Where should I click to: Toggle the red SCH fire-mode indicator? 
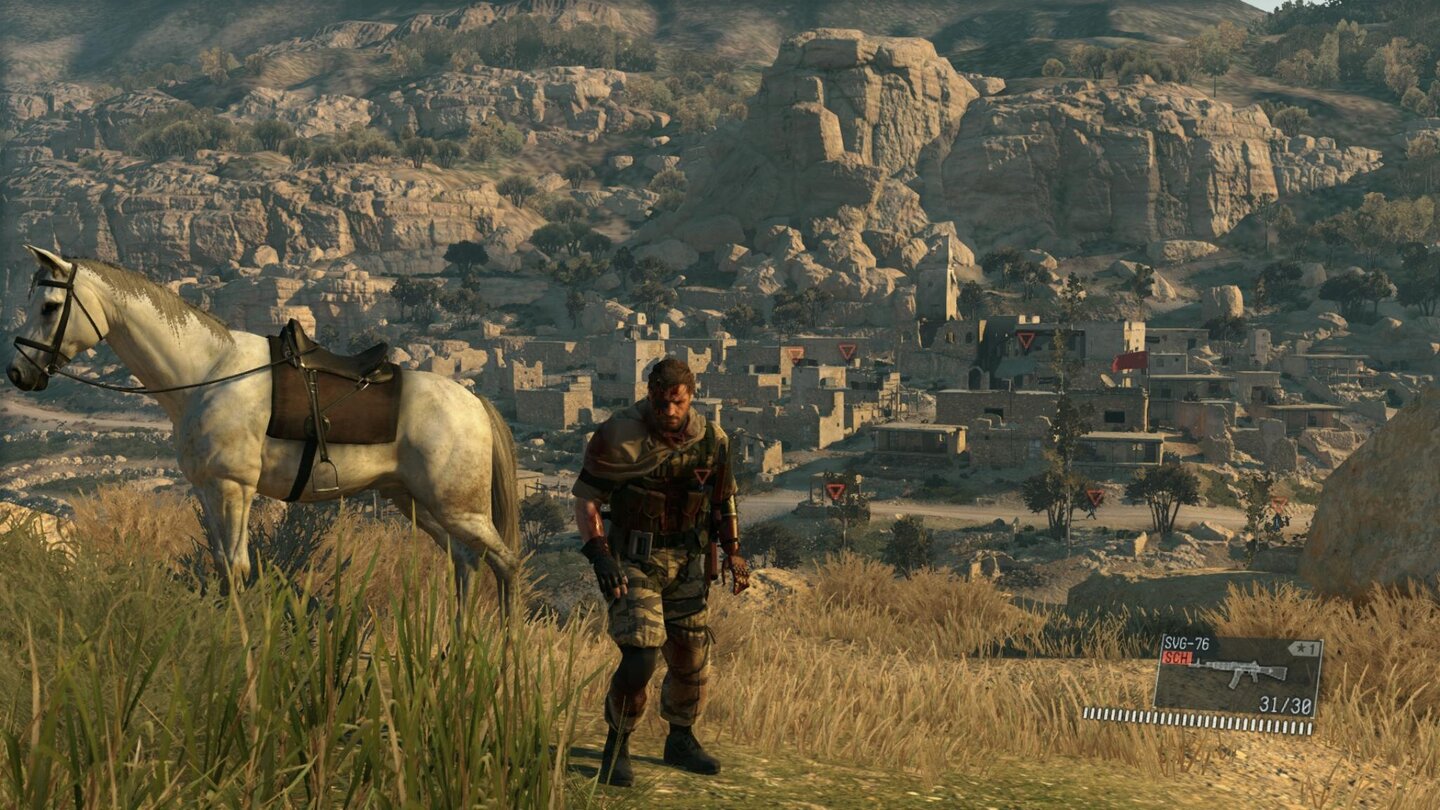pyautogui.click(x=1178, y=658)
